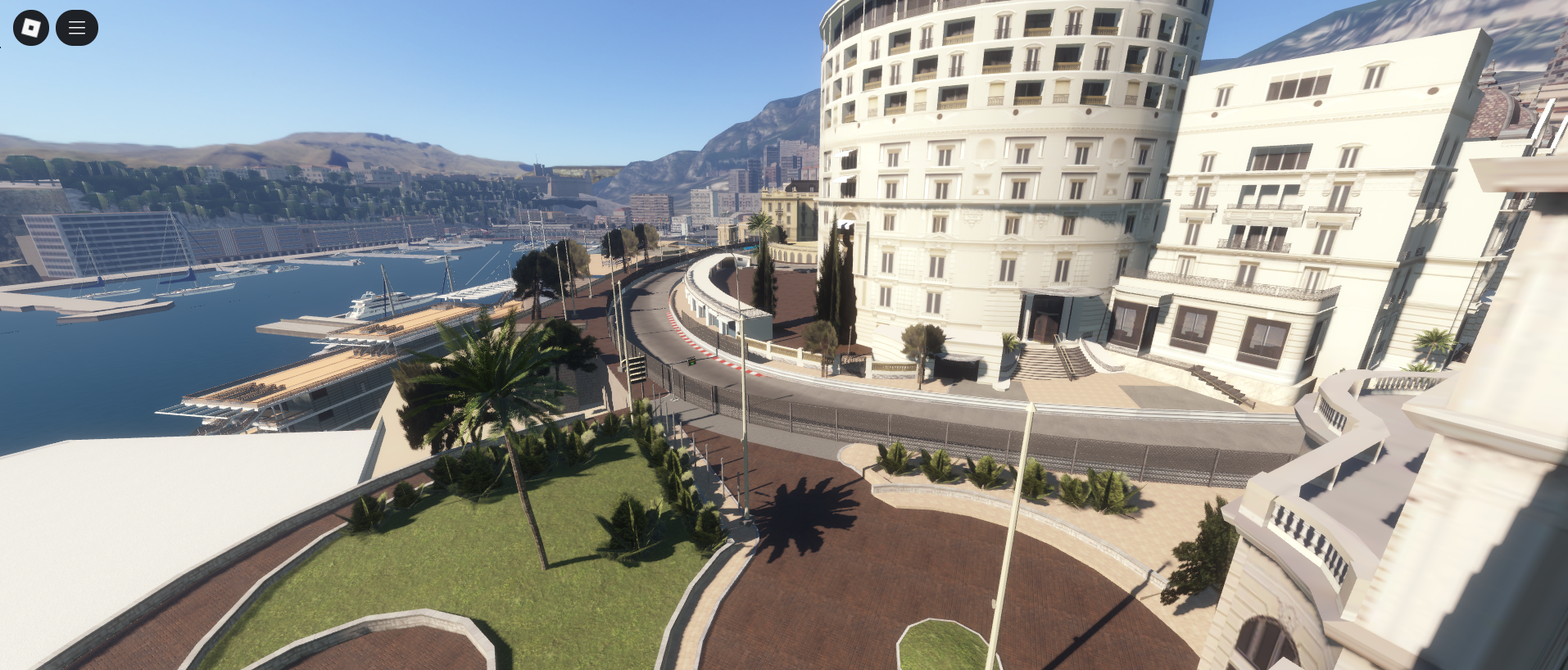Image resolution: width=1568 pixels, height=670 pixels.
Task: Open the Roblox logo menu
Action: (31, 28)
